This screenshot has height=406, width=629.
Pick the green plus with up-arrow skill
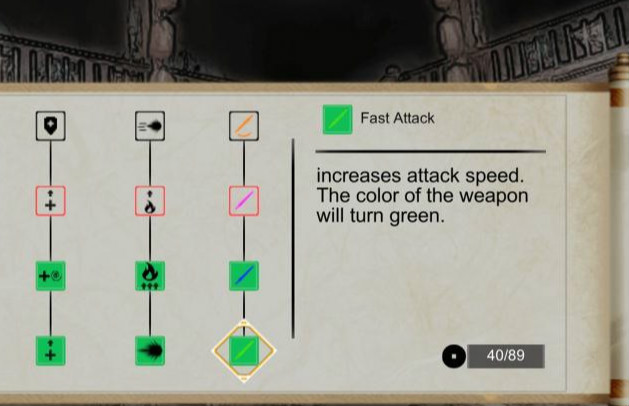pos(50,350)
